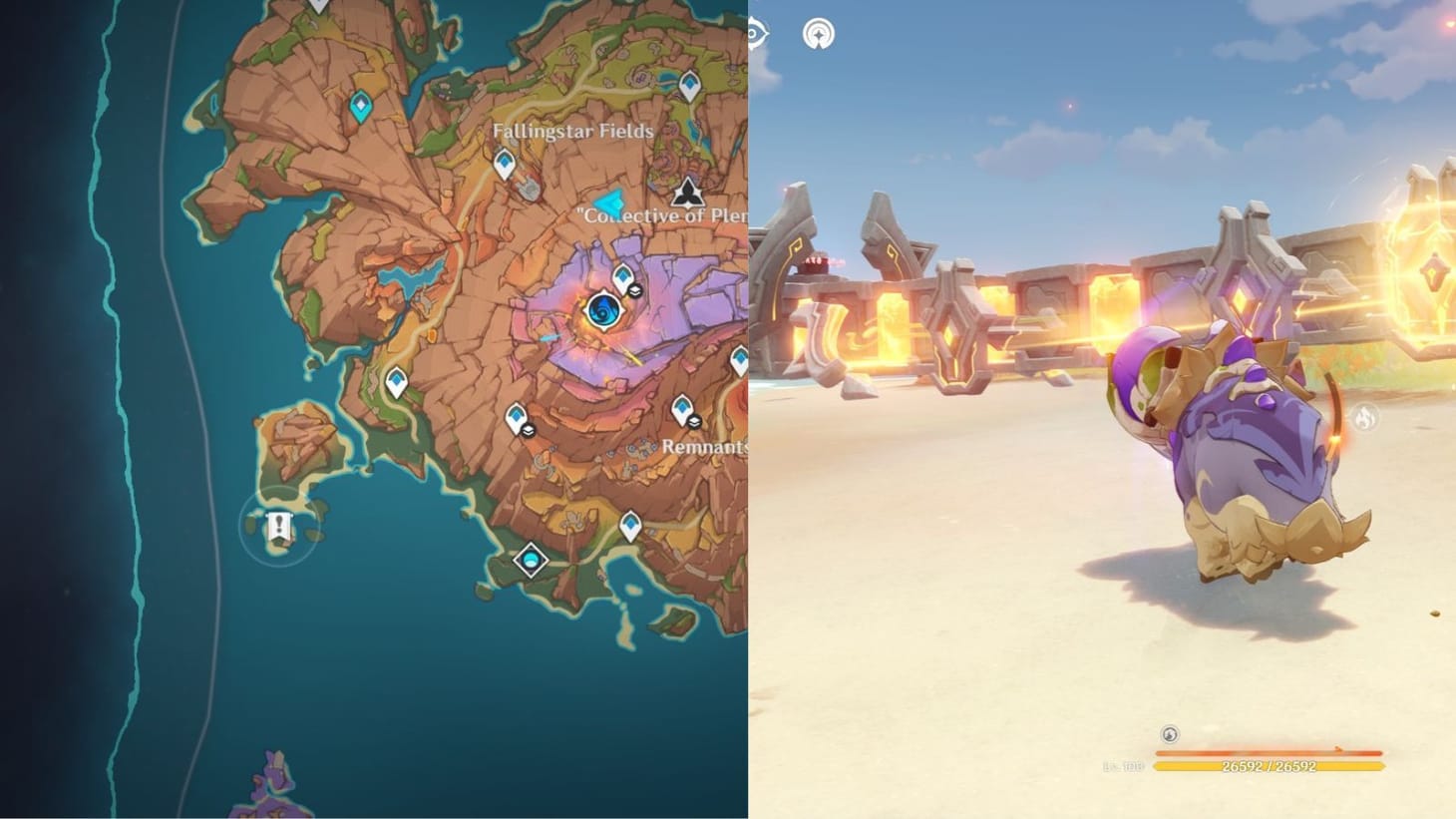1456x819 pixels.
Task: Click the waypoint marker west of the domain area
Action: click(395, 377)
